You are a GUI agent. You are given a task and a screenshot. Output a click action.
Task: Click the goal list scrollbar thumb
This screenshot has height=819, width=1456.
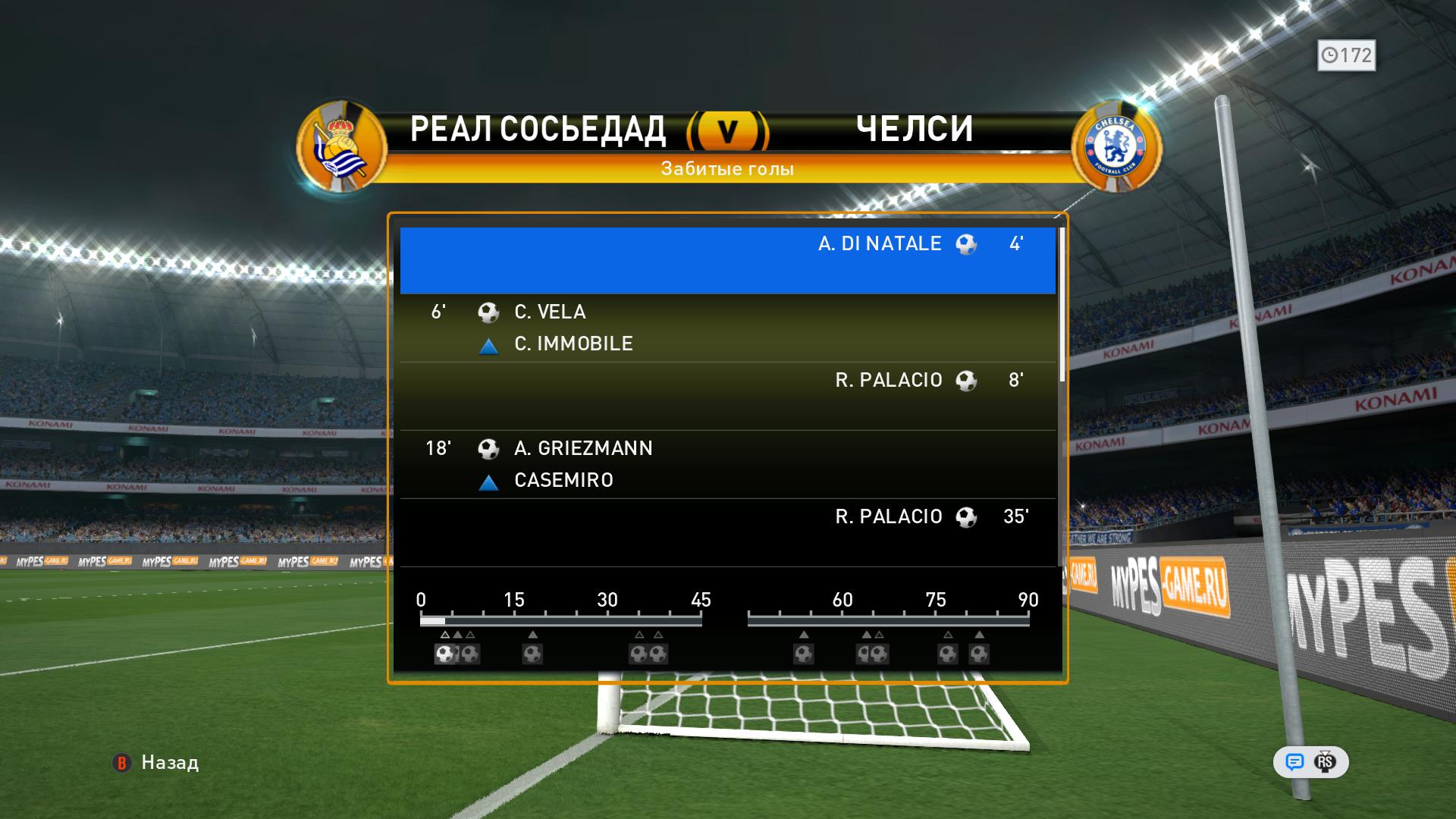tap(1062, 303)
